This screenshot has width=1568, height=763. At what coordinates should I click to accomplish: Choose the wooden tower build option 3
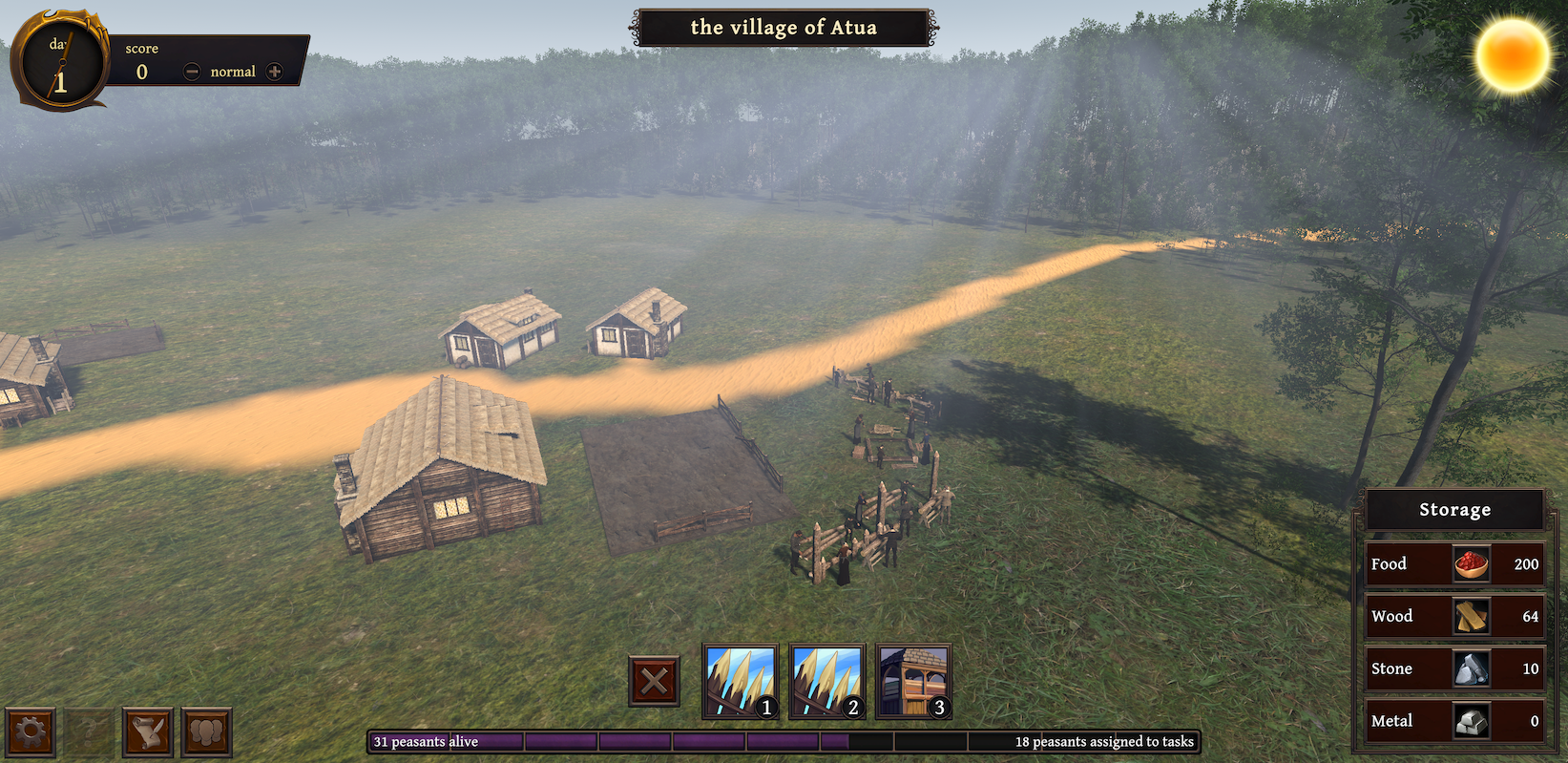(913, 681)
